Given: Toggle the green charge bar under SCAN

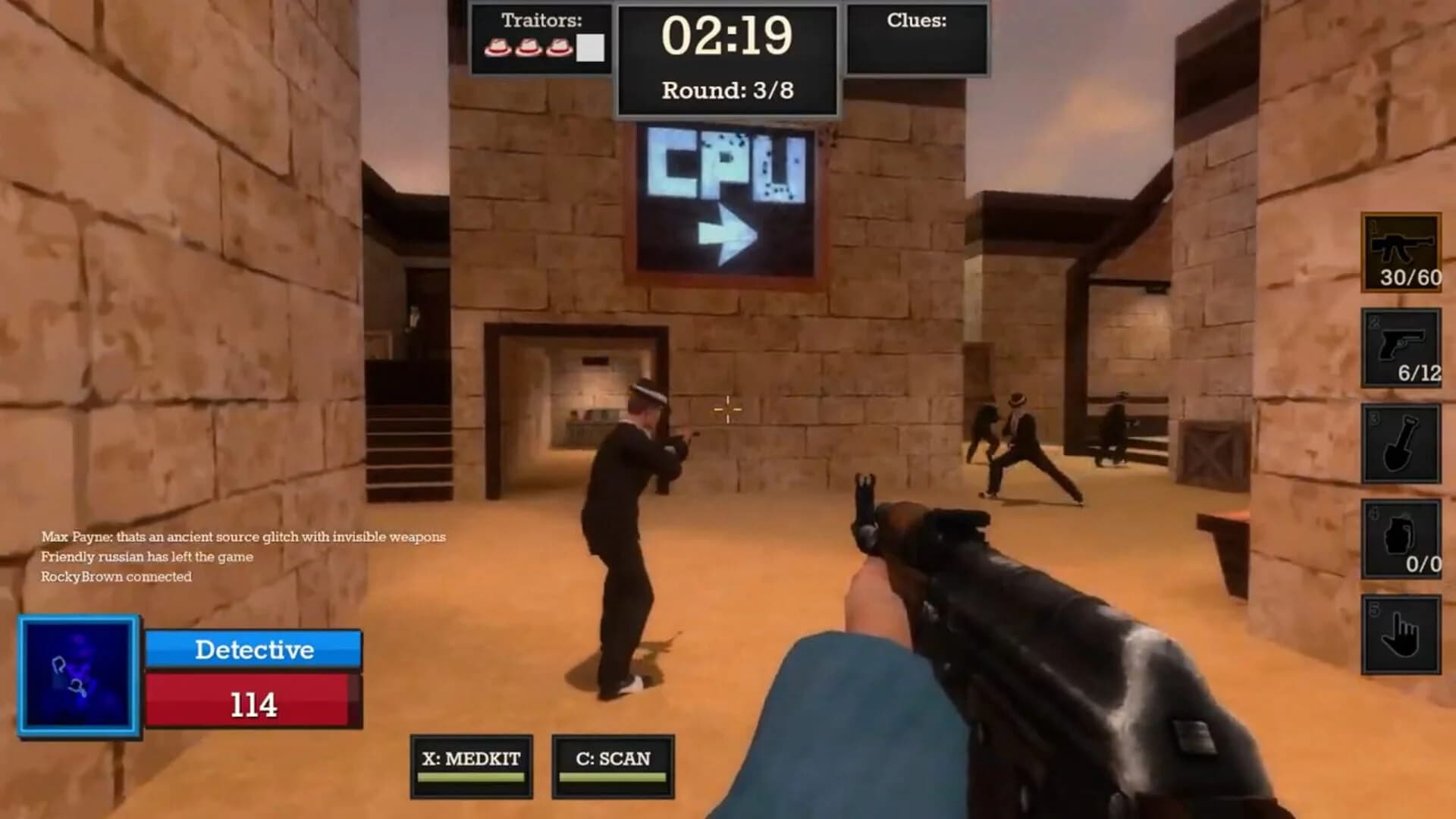Looking at the screenshot, I should click(614, 777).
